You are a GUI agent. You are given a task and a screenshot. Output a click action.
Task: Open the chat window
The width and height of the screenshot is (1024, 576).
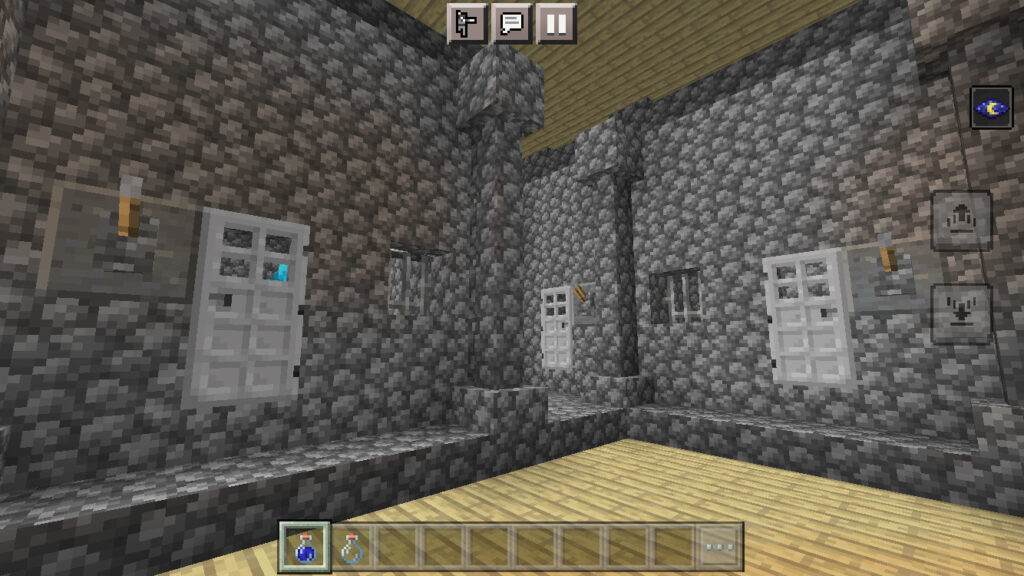coord(512,22)
